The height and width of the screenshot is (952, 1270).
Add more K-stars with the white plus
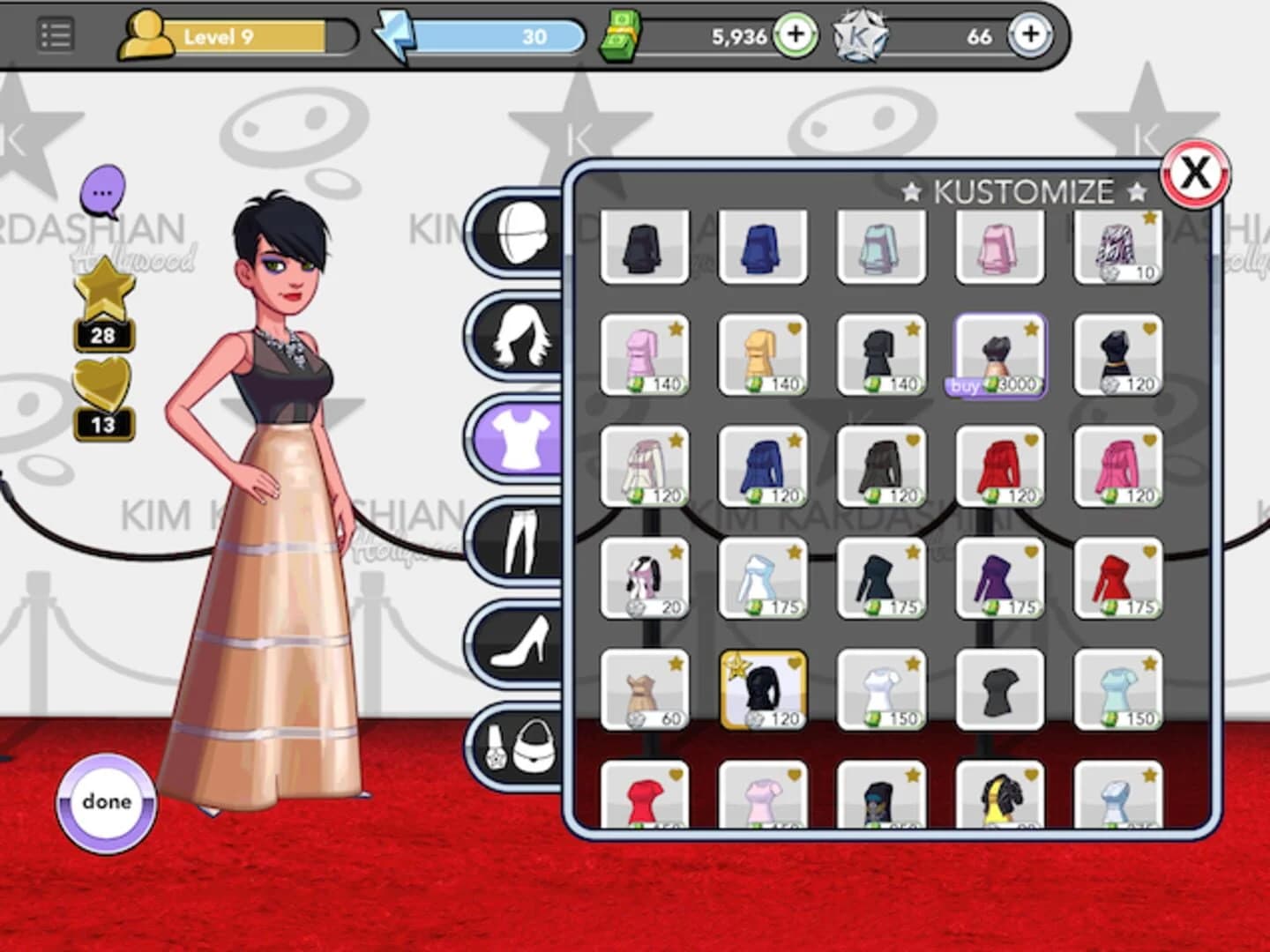point(1030,35)
